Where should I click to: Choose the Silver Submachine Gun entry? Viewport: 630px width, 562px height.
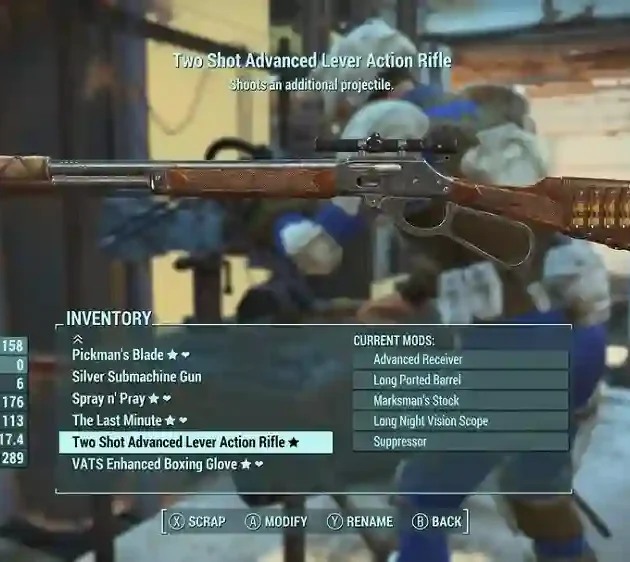[x=136, y=377]
